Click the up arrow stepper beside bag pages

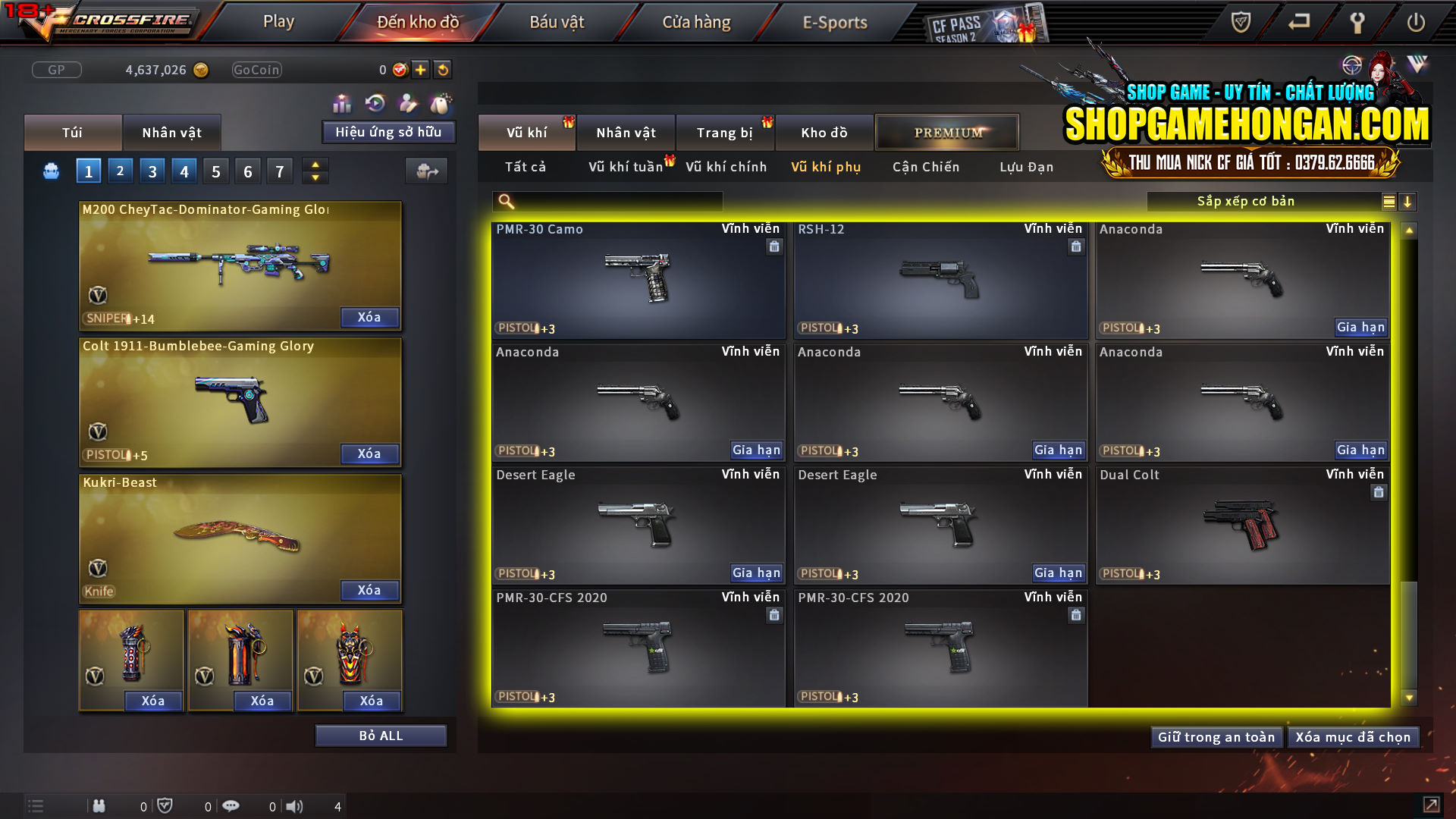click(315, 165)
